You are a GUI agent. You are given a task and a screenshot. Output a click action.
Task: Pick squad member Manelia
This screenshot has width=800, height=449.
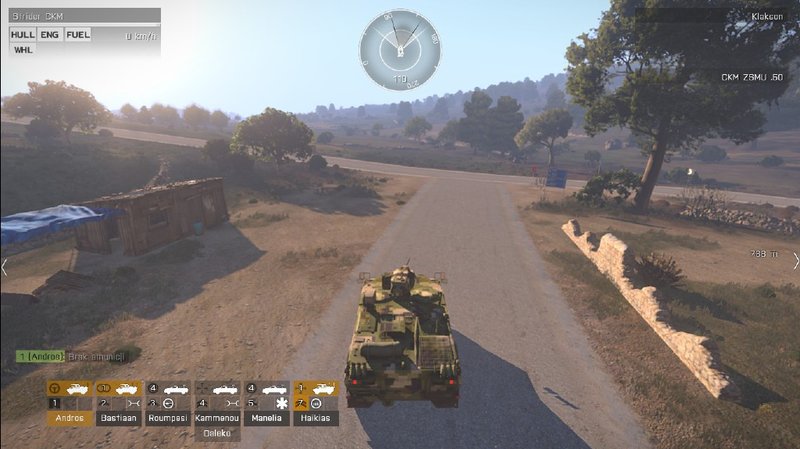pyautogui.click(x=266, y=418)
